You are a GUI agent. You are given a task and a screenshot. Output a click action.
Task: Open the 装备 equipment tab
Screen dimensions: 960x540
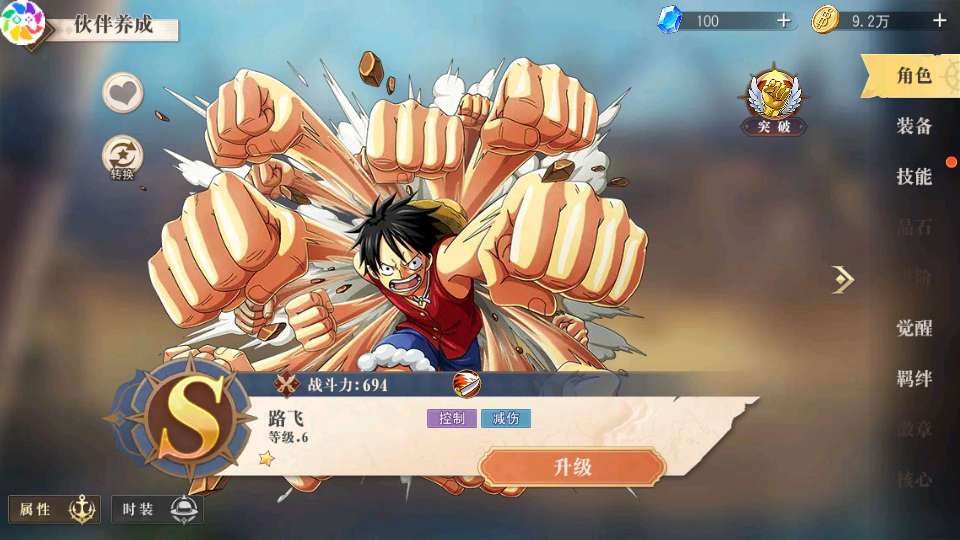pos(913,126)
